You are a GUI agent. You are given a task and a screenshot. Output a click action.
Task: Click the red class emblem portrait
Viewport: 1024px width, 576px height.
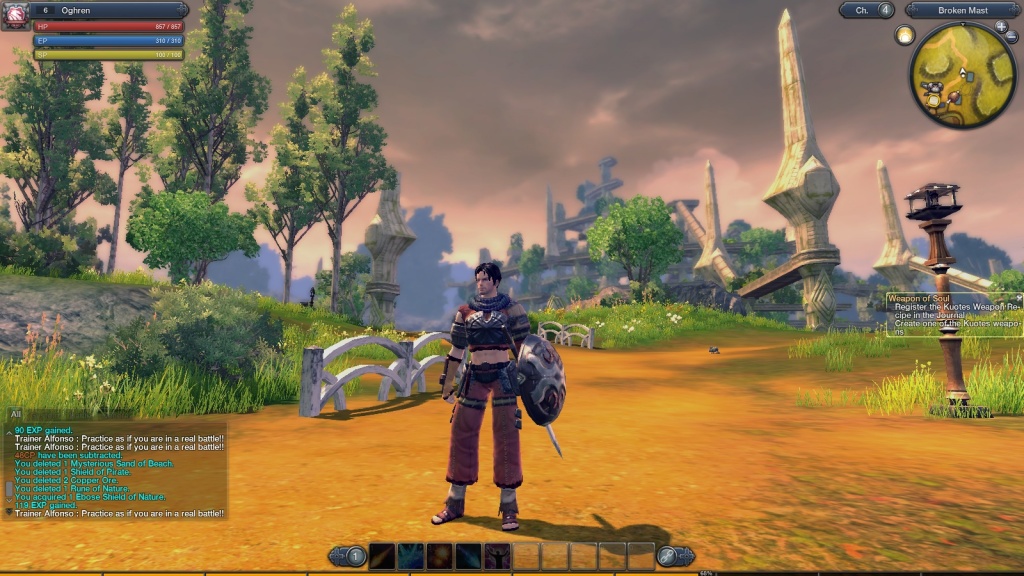15,16
